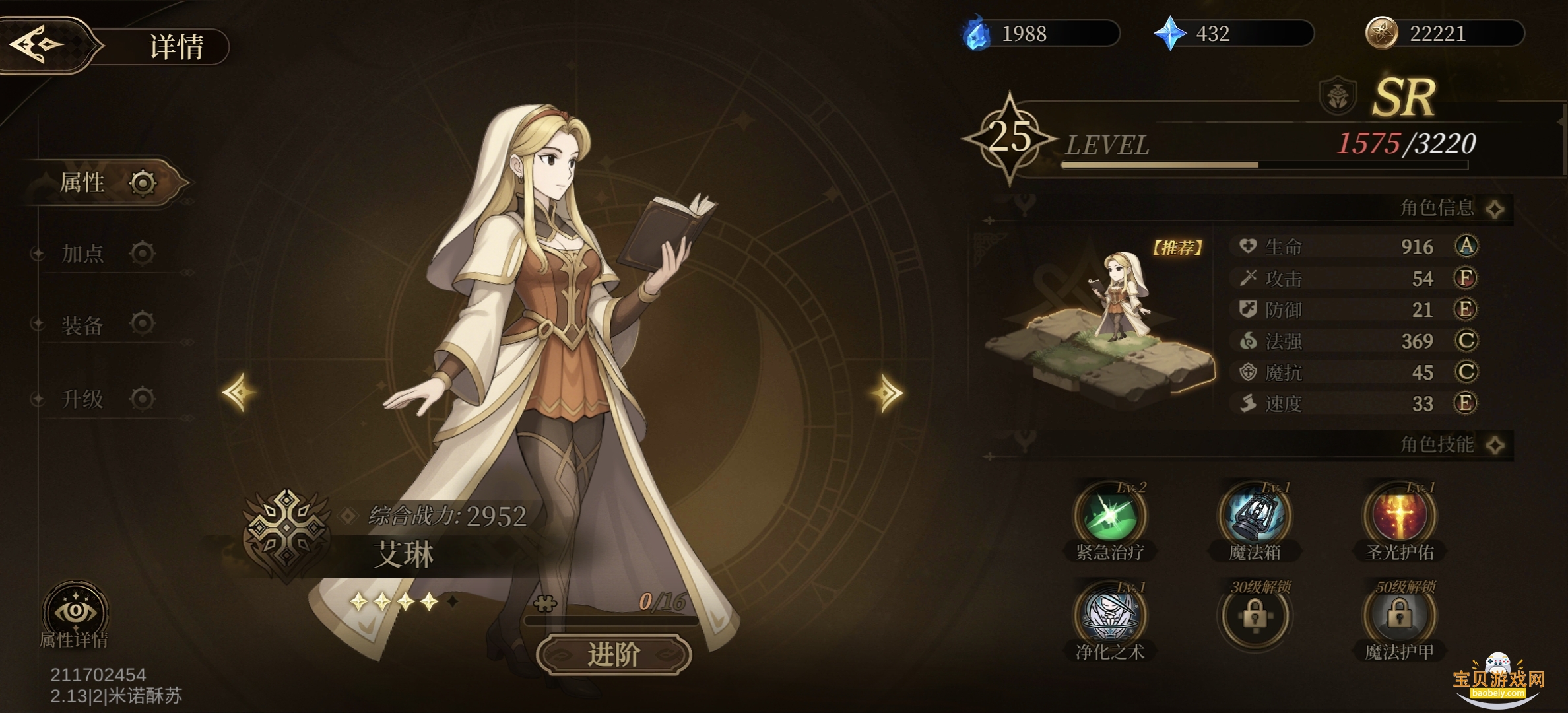This screenshot has height=713, width=1568.
Task: Choose the 圣光护佑 skill icon
Action: [x=1399, y=516]
